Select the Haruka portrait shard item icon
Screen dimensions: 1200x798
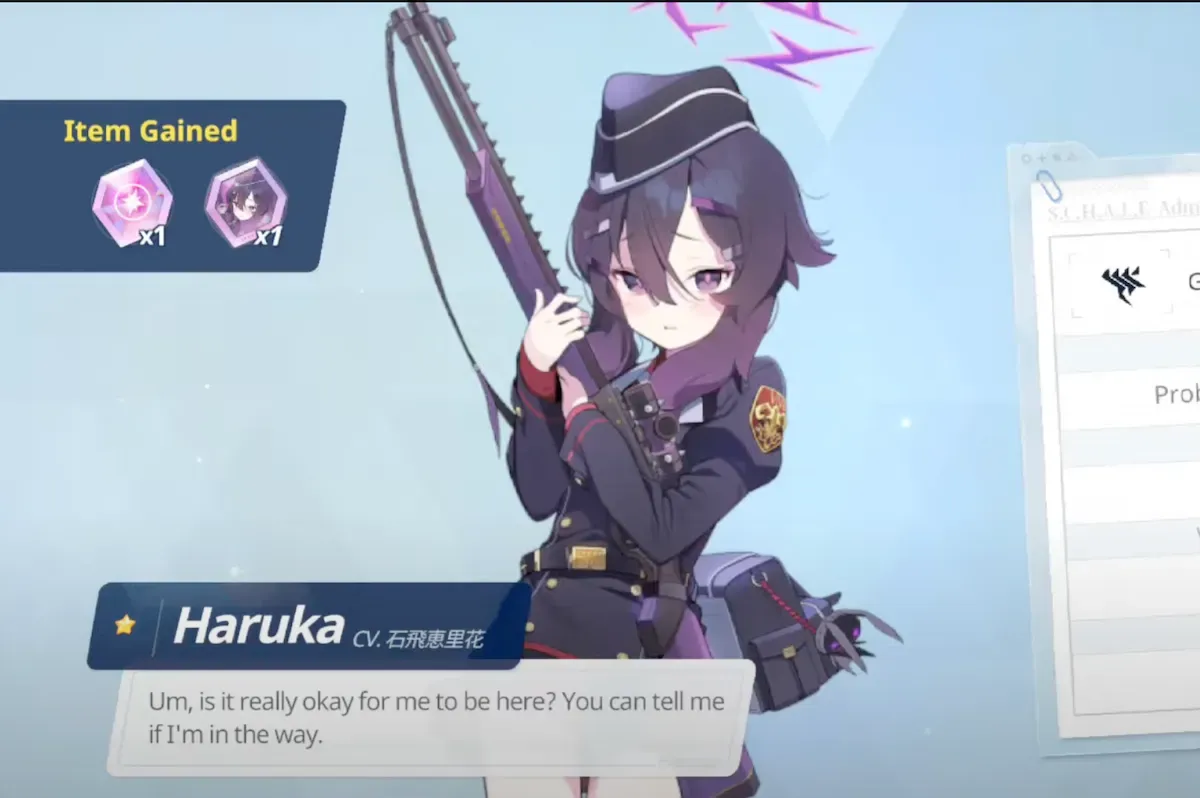[245, 202]
